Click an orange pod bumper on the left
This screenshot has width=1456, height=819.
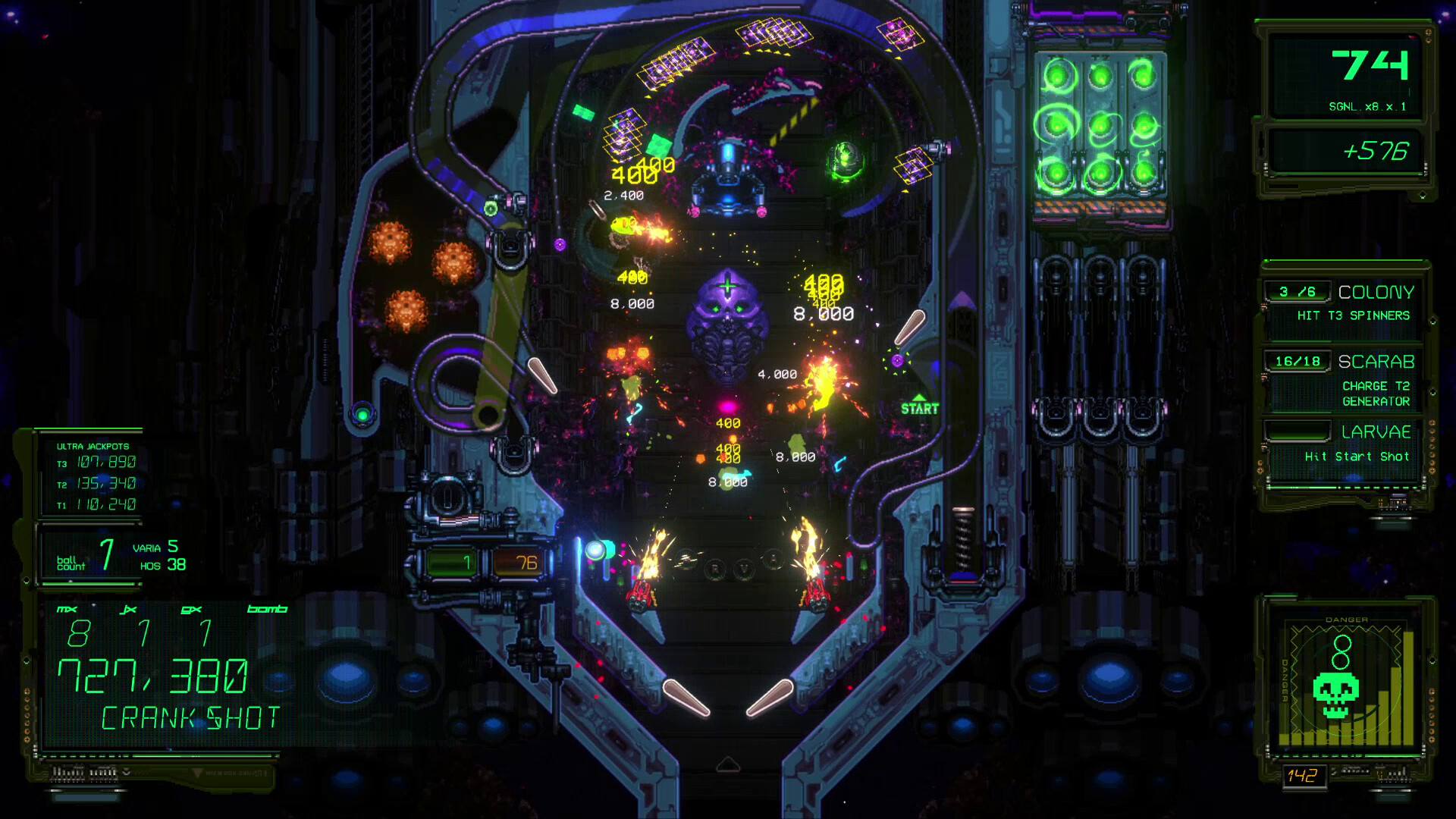coord(393,241)
